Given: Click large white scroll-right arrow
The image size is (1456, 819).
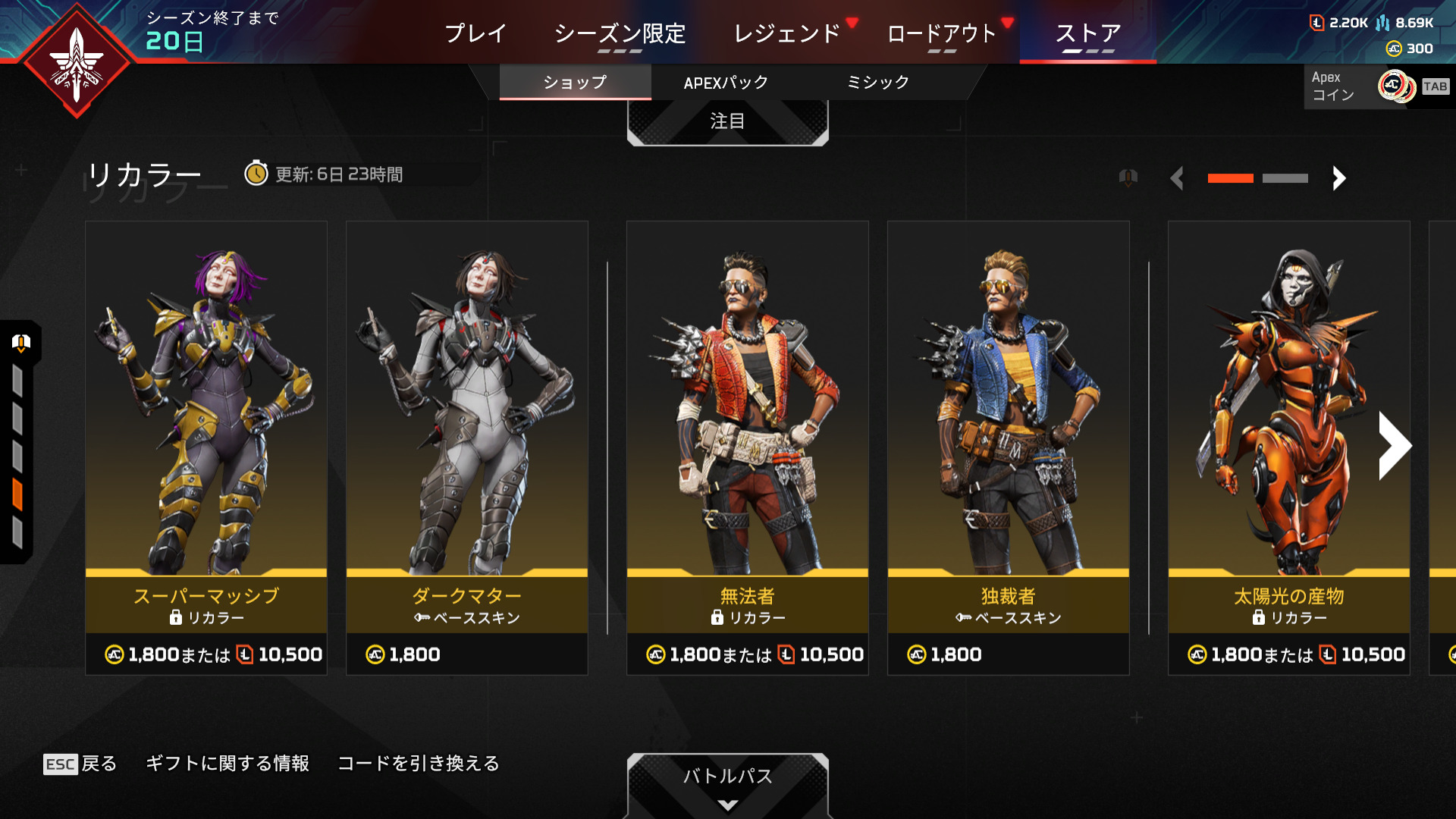Looking at the screenshot, I should [1394, 446].
